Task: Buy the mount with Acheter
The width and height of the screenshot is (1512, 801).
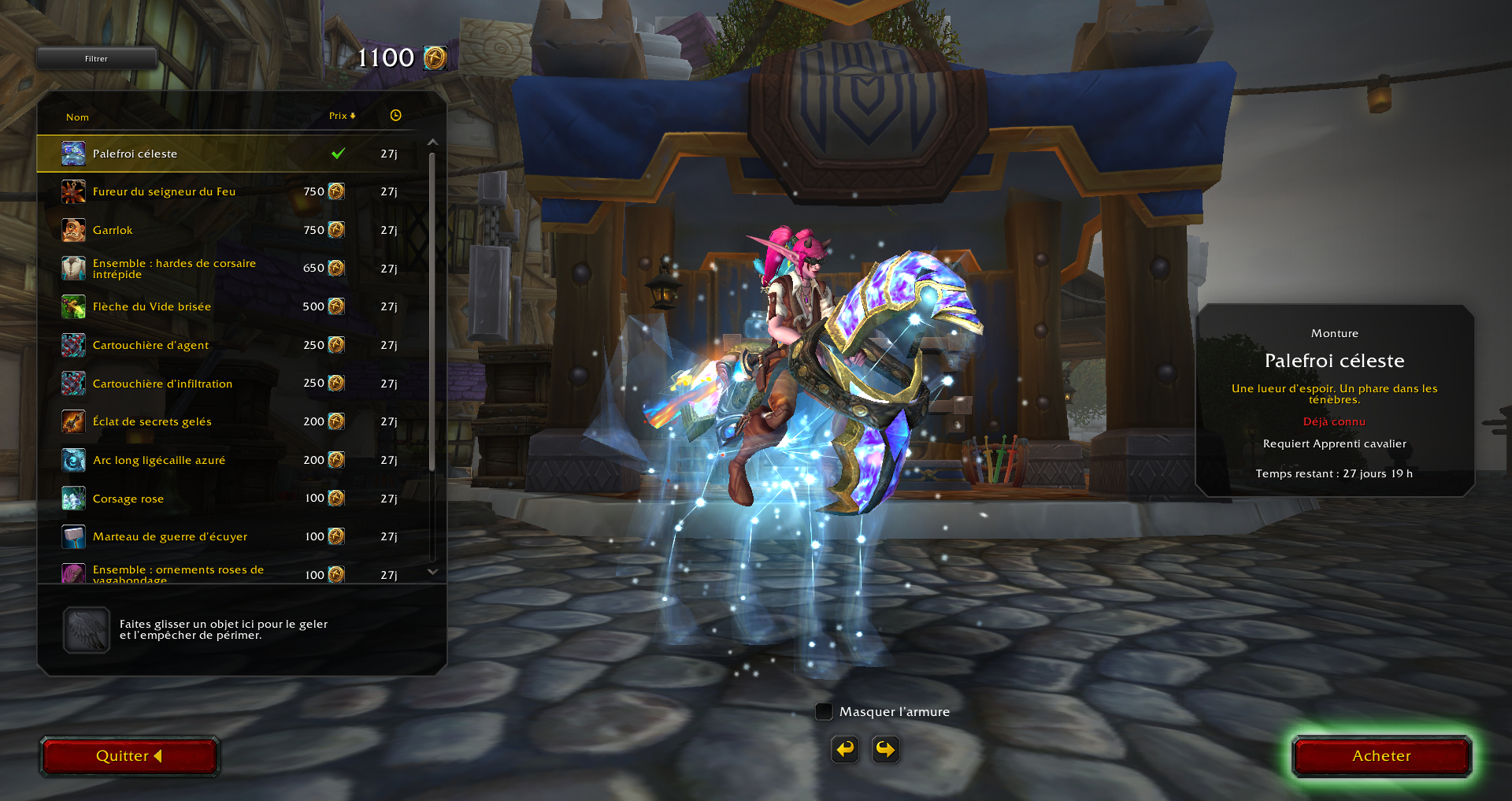Action: tap(1381, 756)
